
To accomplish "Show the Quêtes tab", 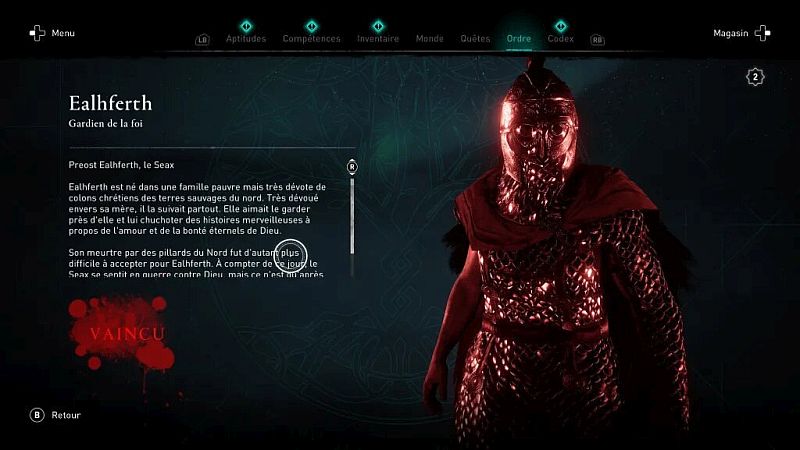I will 475,39.
